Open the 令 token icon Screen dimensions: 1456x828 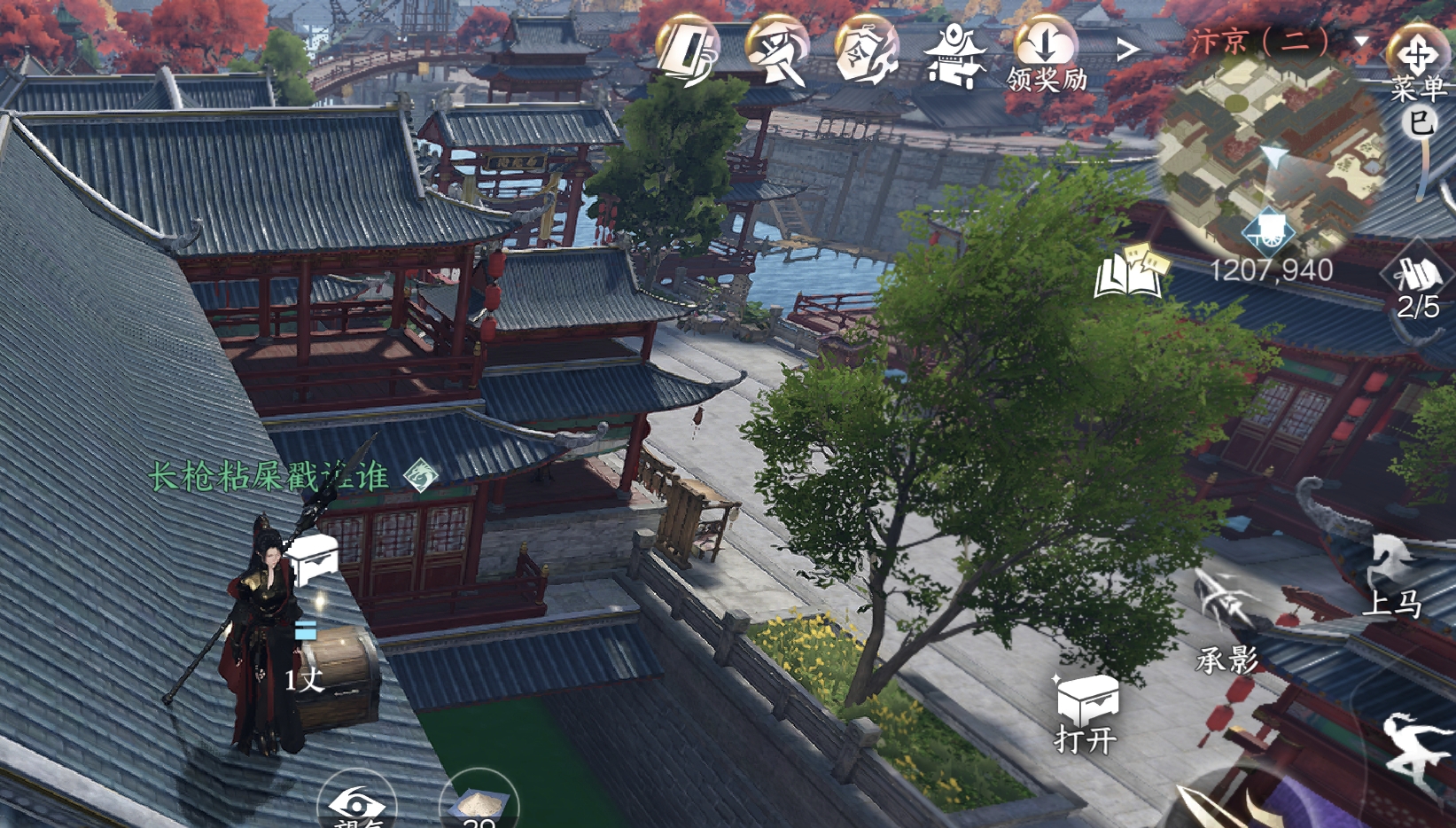[866, 51]
